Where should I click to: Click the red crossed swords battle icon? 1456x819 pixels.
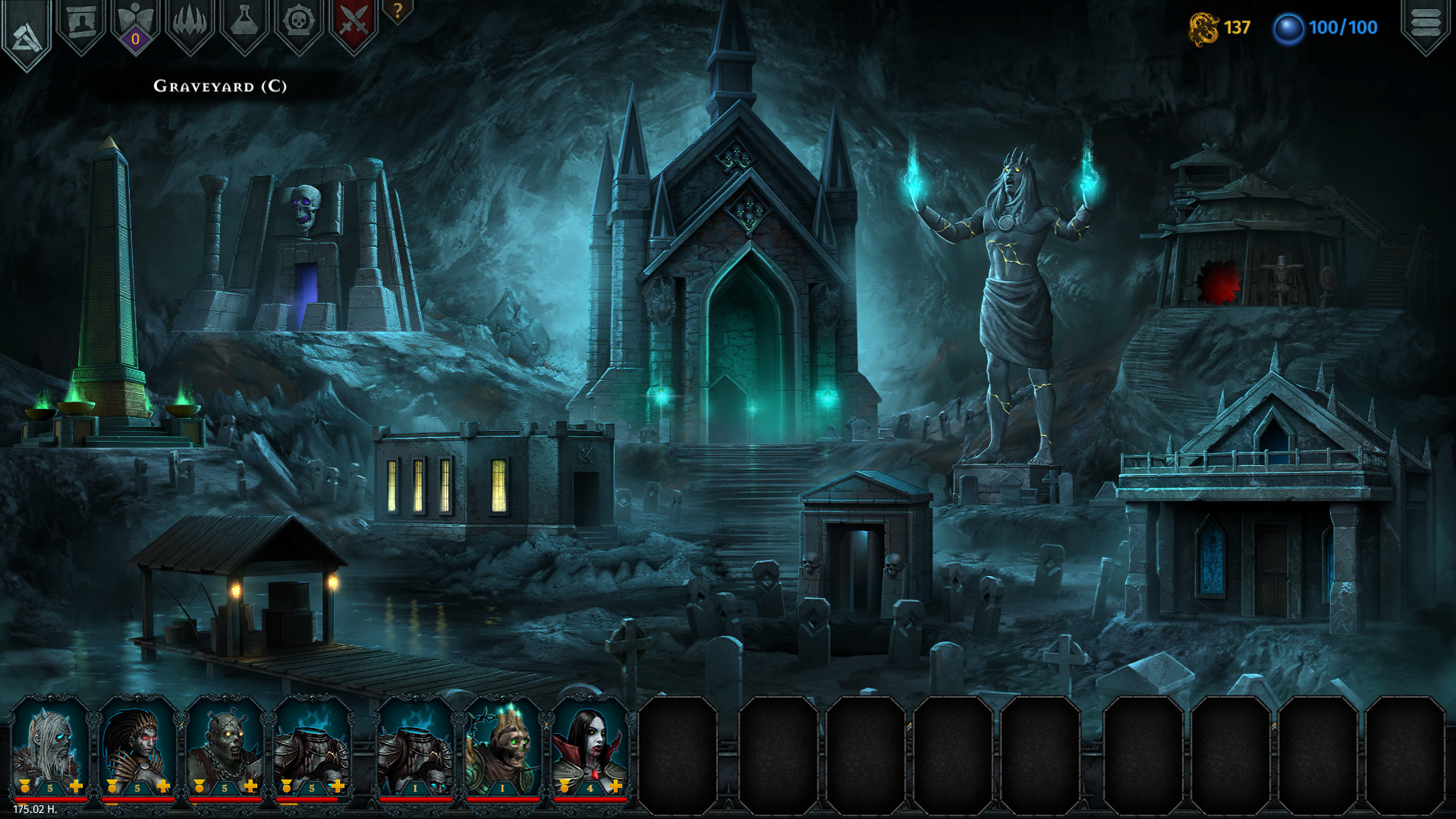point(349,23)
